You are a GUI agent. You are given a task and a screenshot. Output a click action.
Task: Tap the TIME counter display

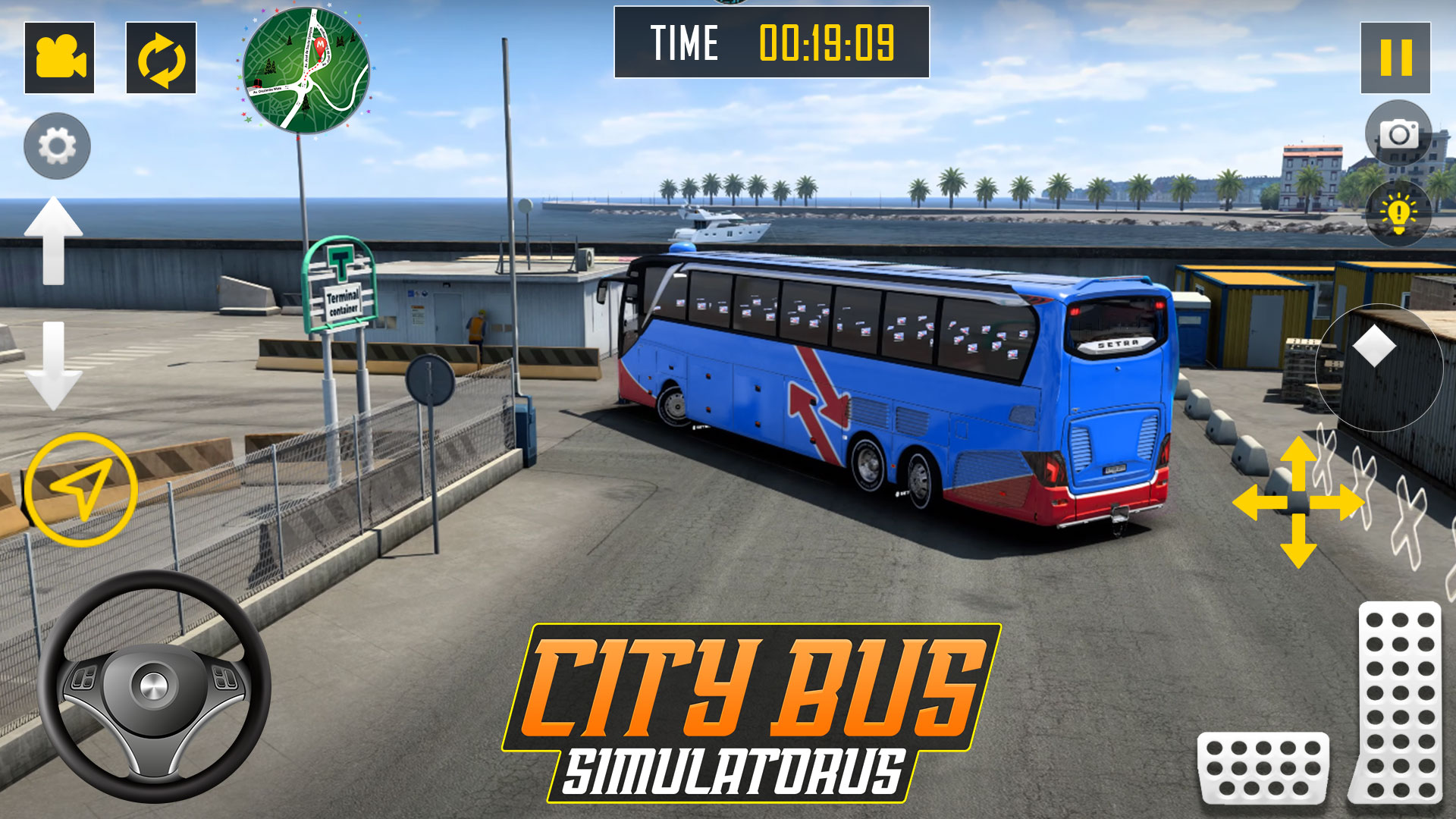[x=768, y=43]
